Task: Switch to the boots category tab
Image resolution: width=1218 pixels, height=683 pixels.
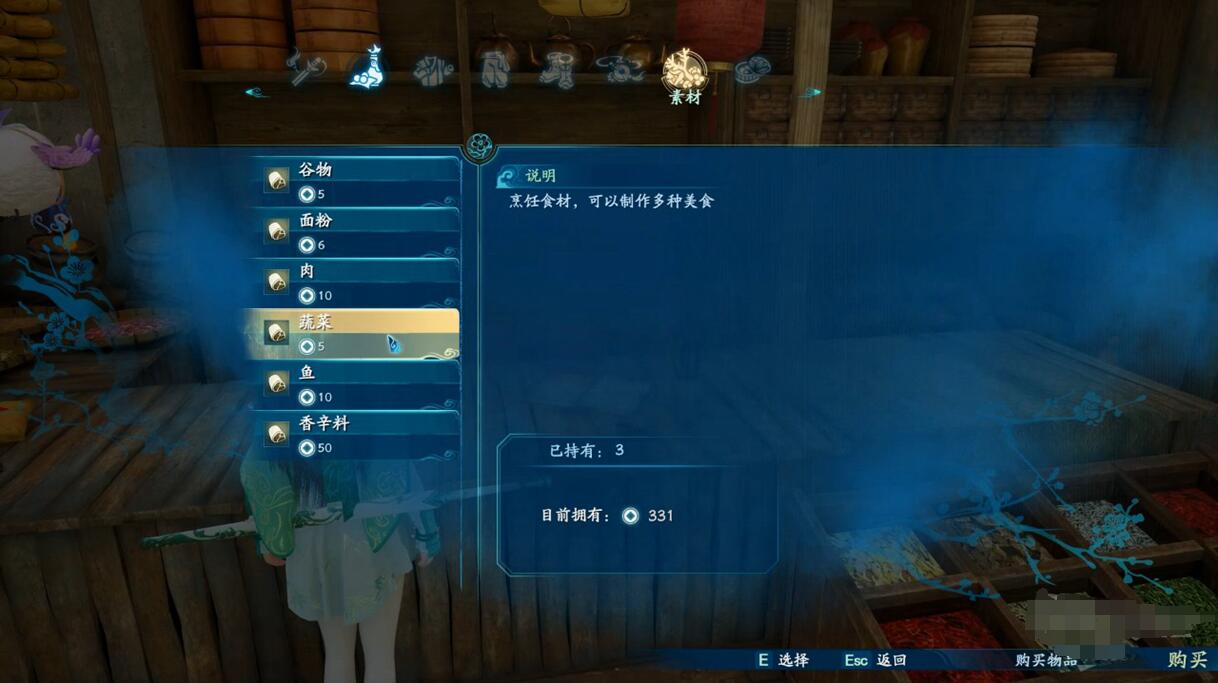Action: [556, 71]
